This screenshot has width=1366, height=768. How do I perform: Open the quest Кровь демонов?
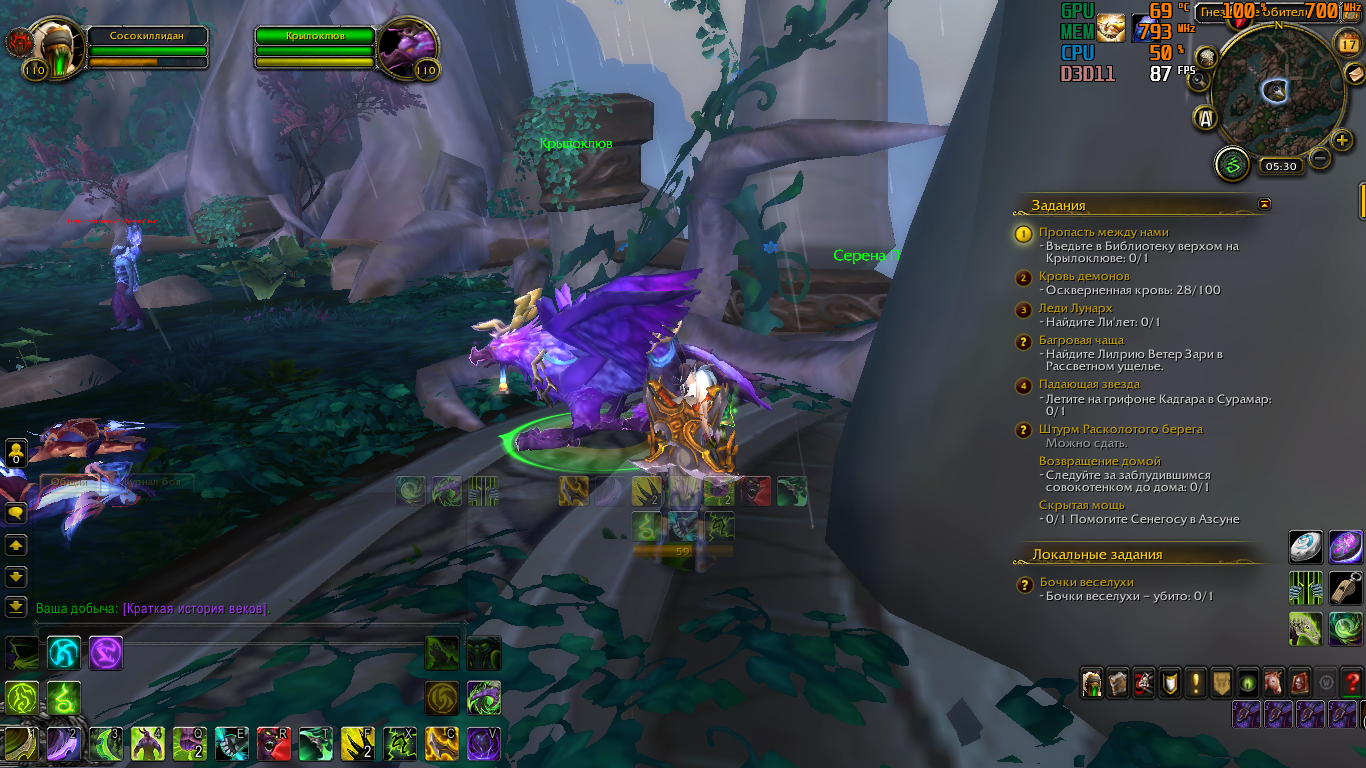point(1084,276)
